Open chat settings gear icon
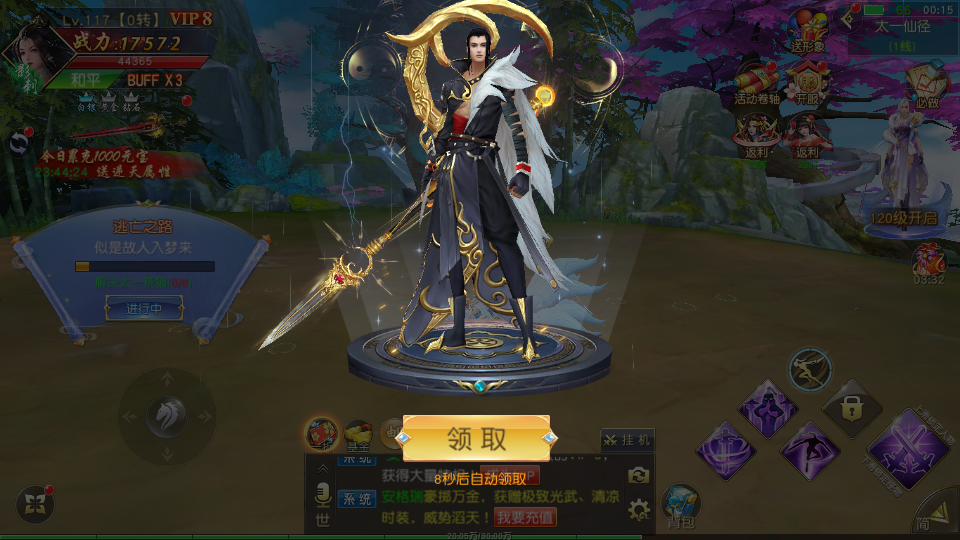The image size is (960, 540). pyautogui.click(x=638, y=511)
